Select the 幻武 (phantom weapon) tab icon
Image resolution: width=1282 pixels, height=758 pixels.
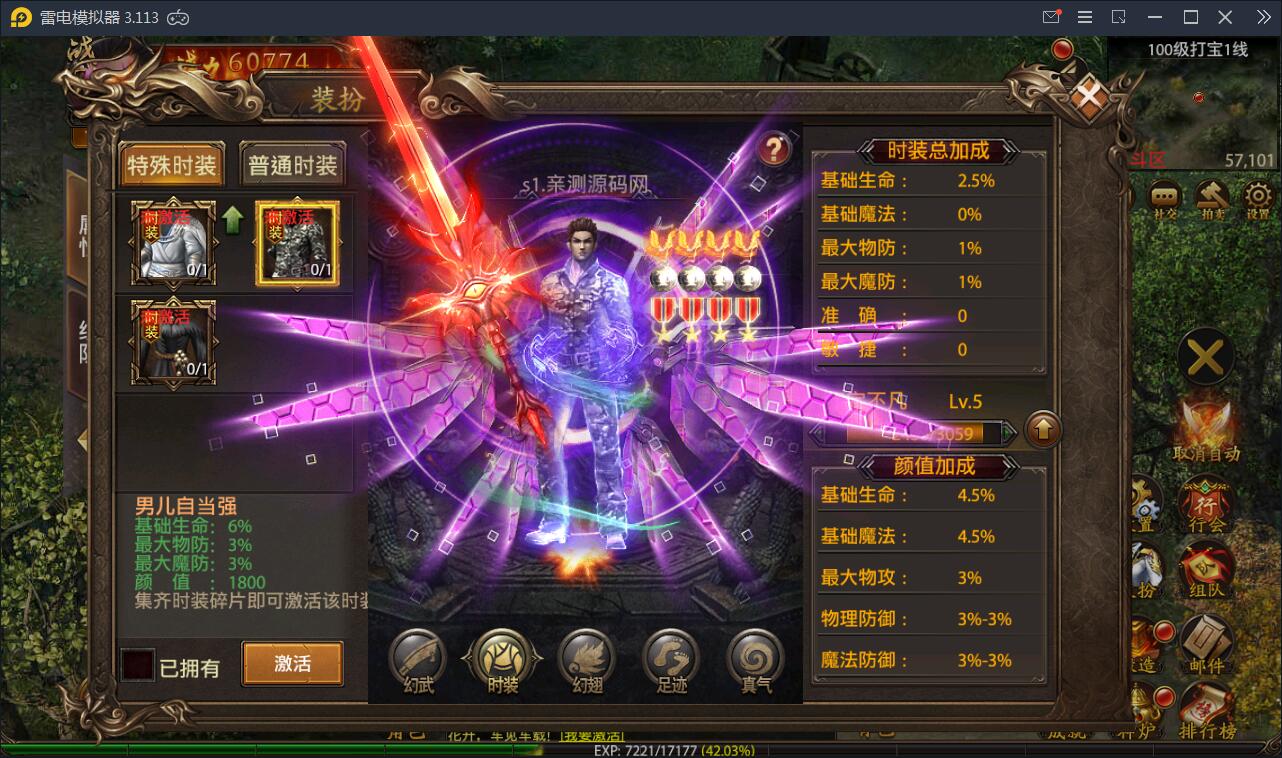(x=415, y=660)
